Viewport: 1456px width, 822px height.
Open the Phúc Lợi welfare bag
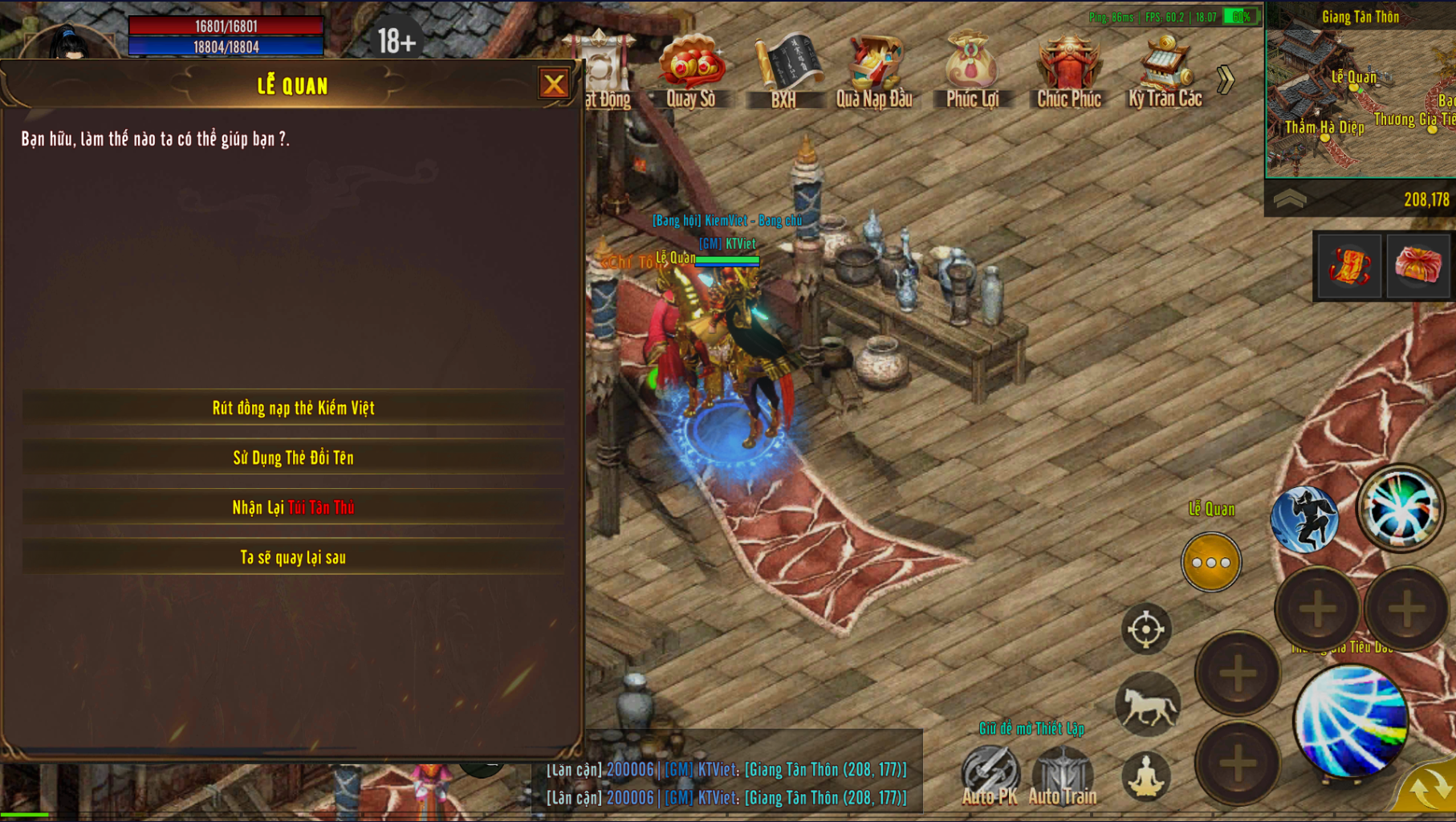[x=971, y=68]
